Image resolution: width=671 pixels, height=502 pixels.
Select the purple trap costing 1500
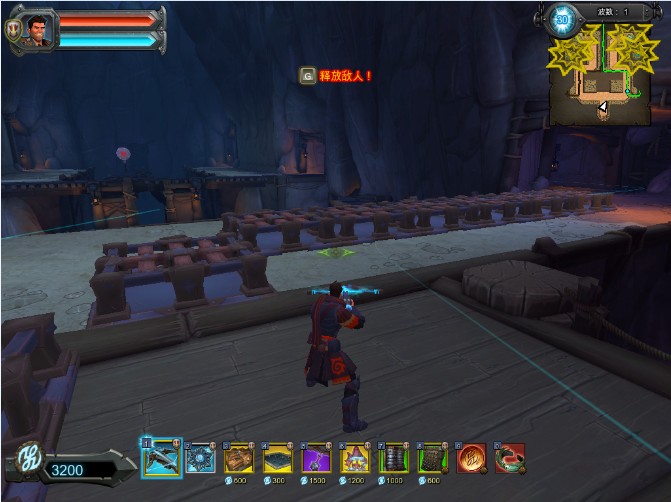point(317,458)
